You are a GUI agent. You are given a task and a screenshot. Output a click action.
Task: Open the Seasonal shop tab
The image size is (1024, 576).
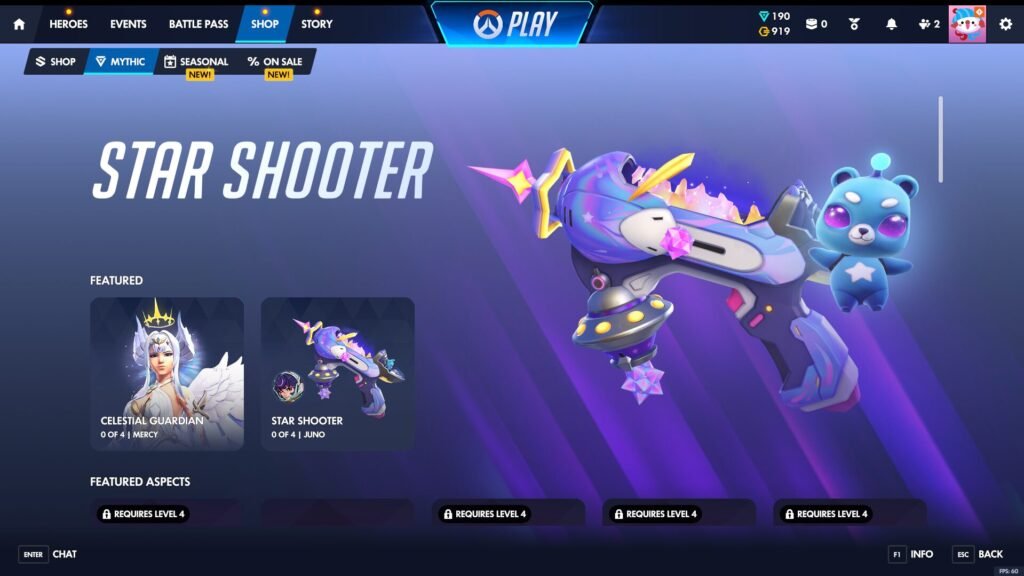[196, 62]
